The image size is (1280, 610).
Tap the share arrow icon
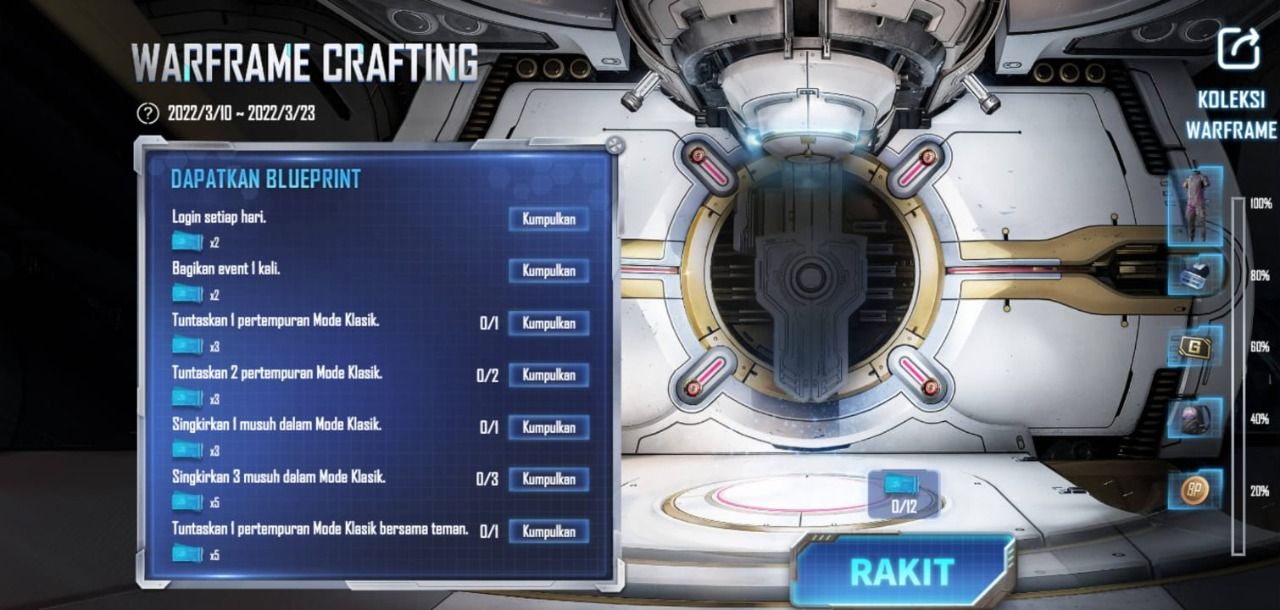[1238, 48]
